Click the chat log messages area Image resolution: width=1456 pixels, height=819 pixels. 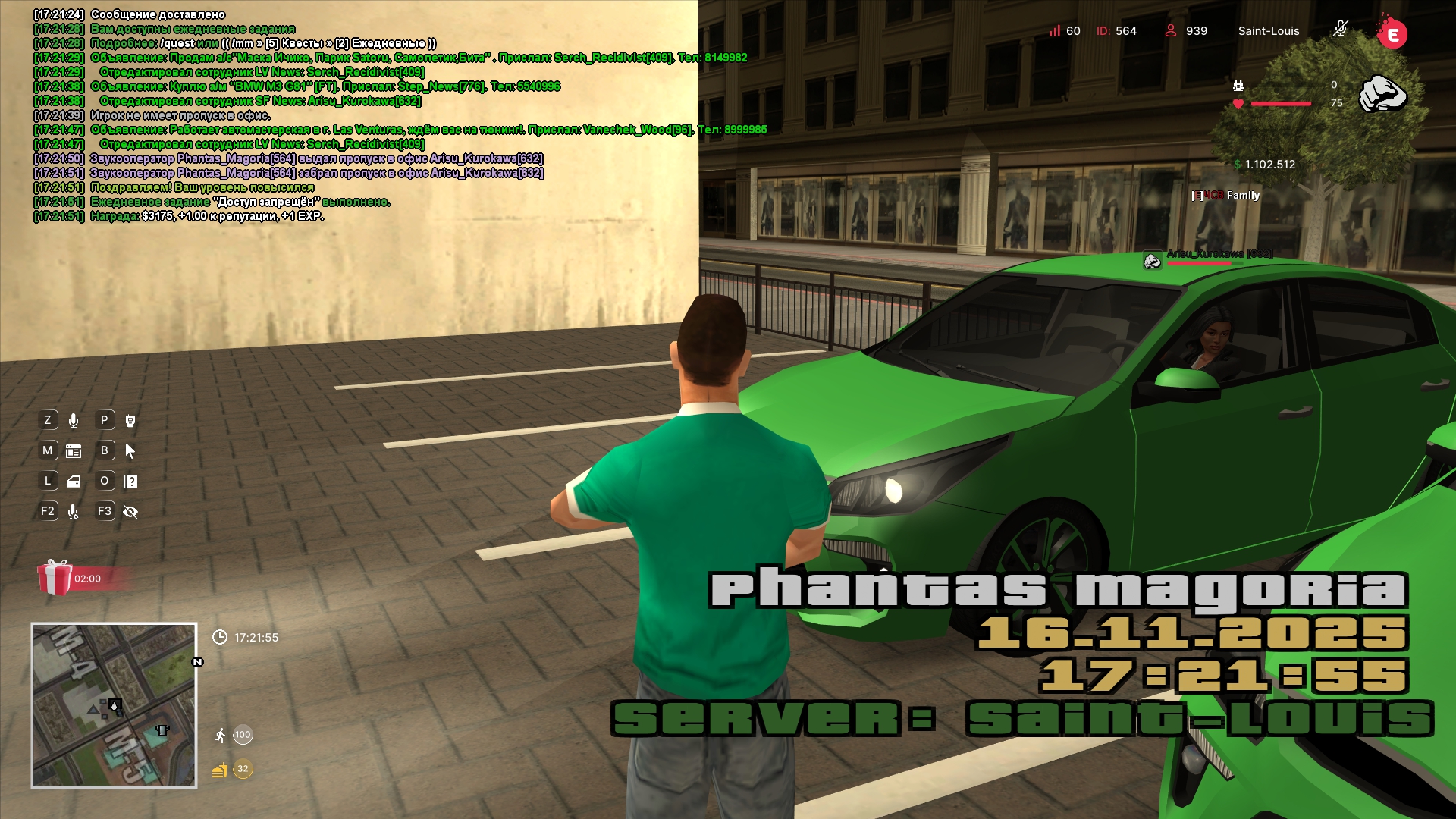click(303, 115)
